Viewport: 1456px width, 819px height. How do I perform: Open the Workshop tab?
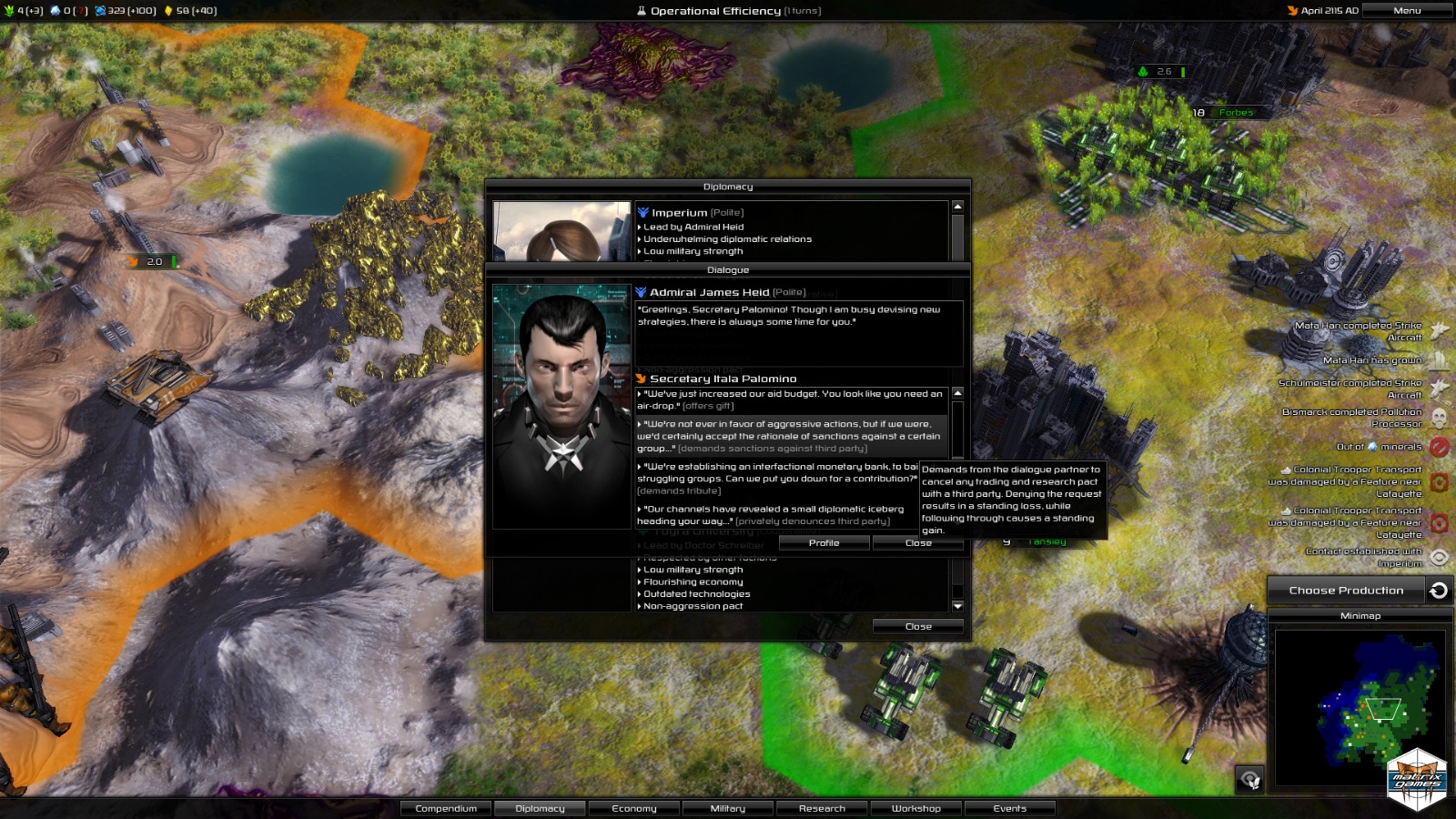pyautogui.click(x=916, y=808)
